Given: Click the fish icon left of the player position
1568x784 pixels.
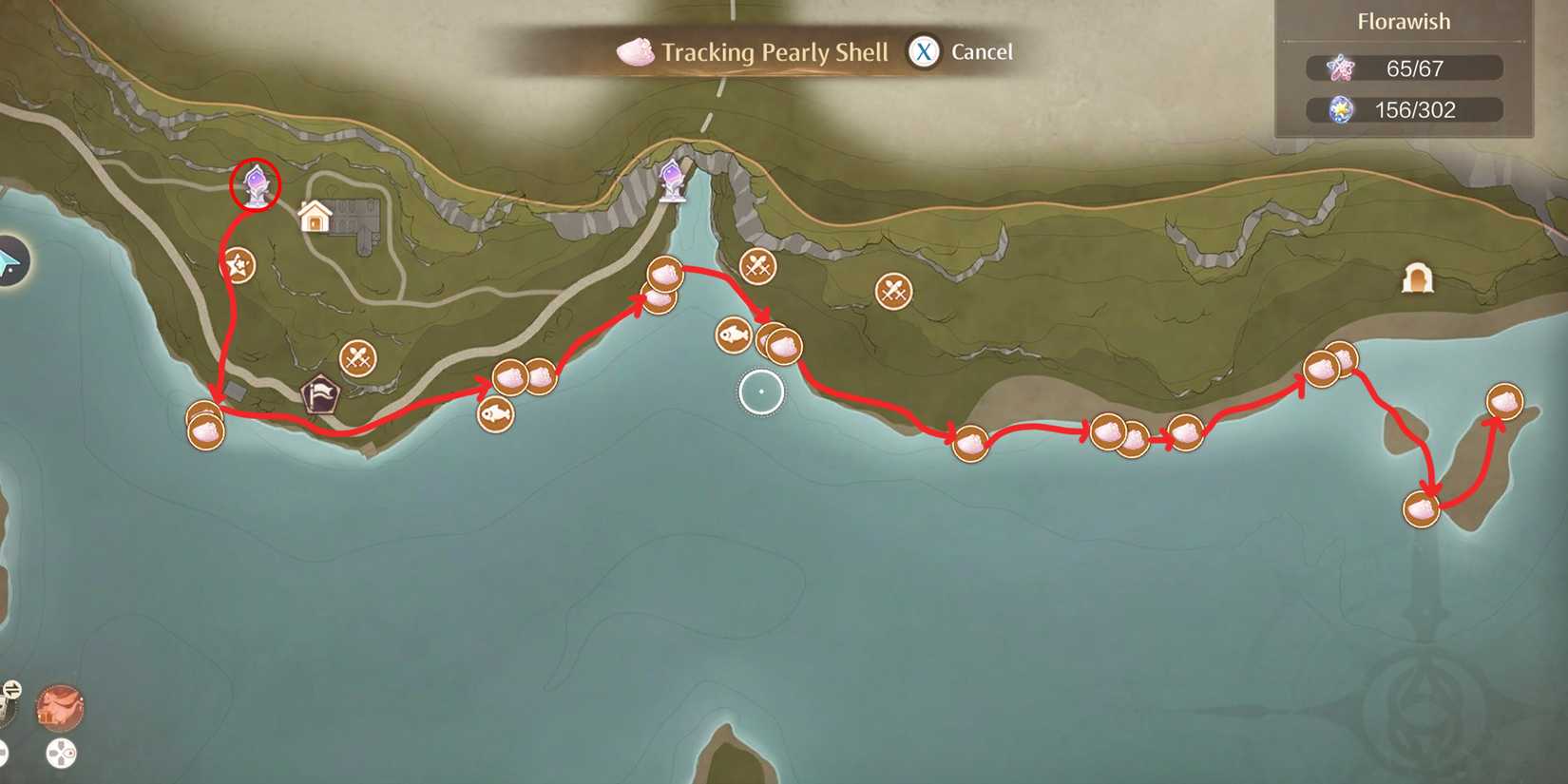Looking at the screenshot, I should [731, 335].
